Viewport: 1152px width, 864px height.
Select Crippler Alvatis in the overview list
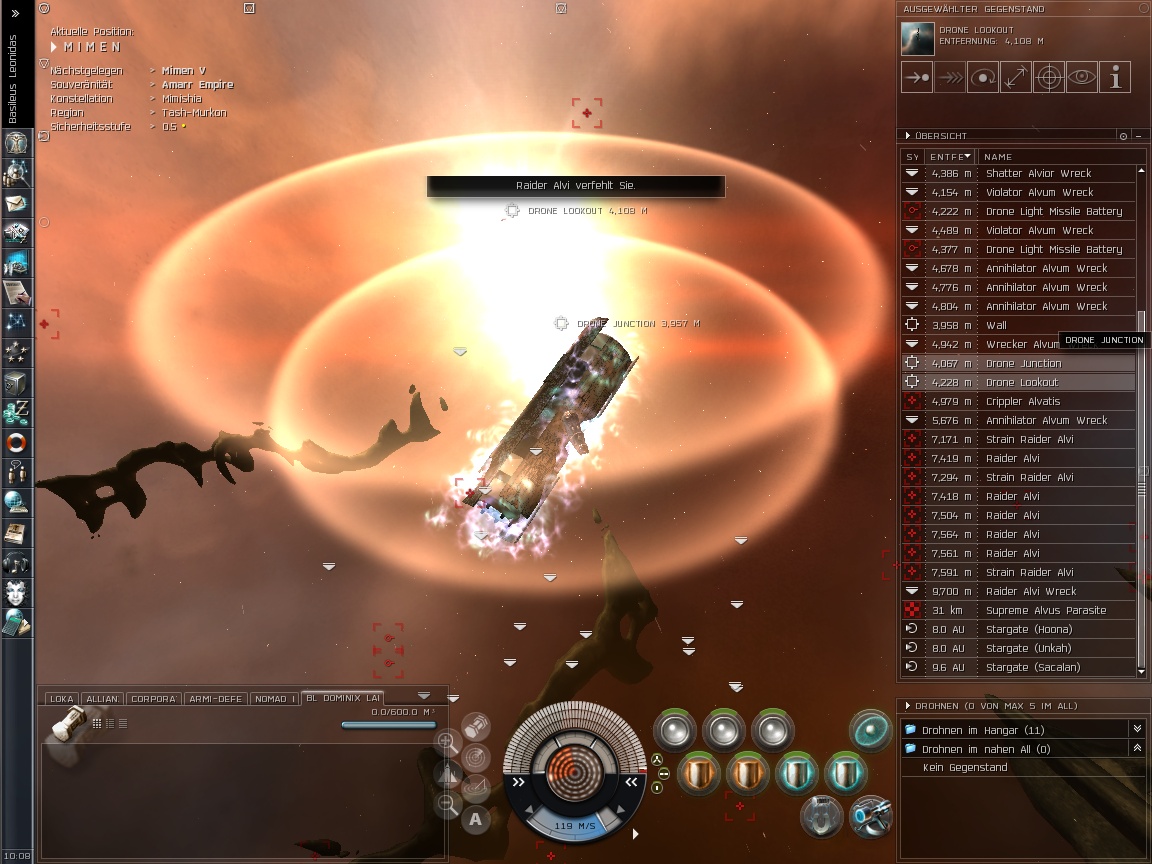pos(1023,401)
